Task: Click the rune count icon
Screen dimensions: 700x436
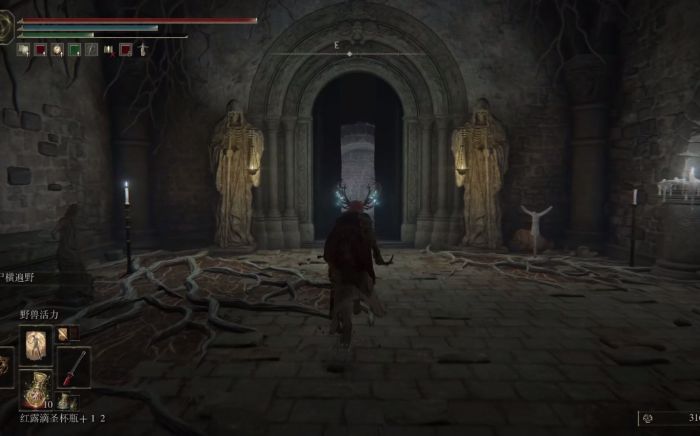Action: click(x=647, y=418)
